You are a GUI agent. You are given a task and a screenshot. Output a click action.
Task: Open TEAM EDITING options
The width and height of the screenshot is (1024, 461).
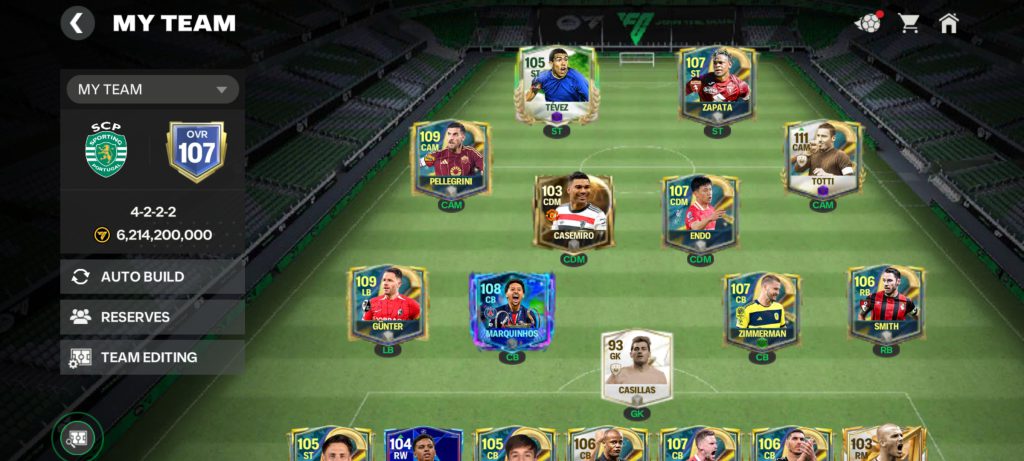tap(153, 357)
